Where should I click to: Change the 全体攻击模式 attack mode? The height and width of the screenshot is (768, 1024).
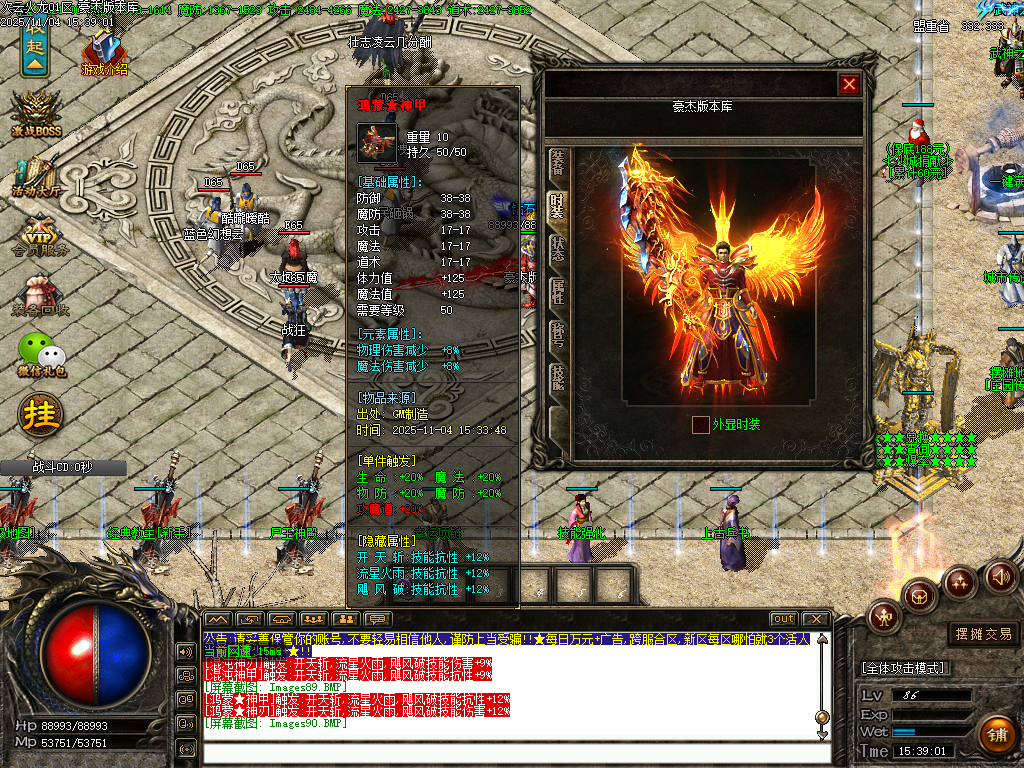click(x=905, y=668)
